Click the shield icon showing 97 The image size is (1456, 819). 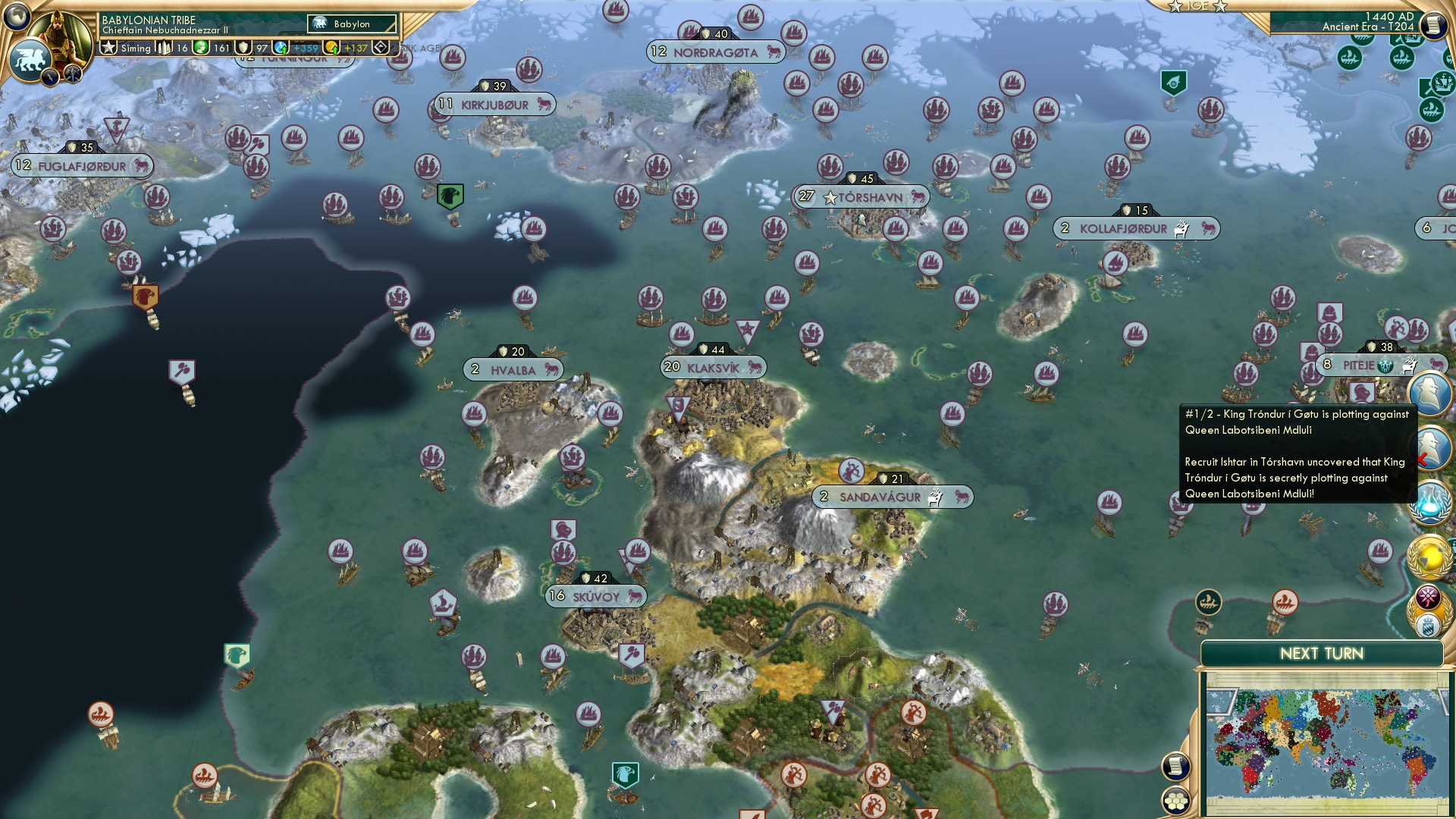pos(243,48)
